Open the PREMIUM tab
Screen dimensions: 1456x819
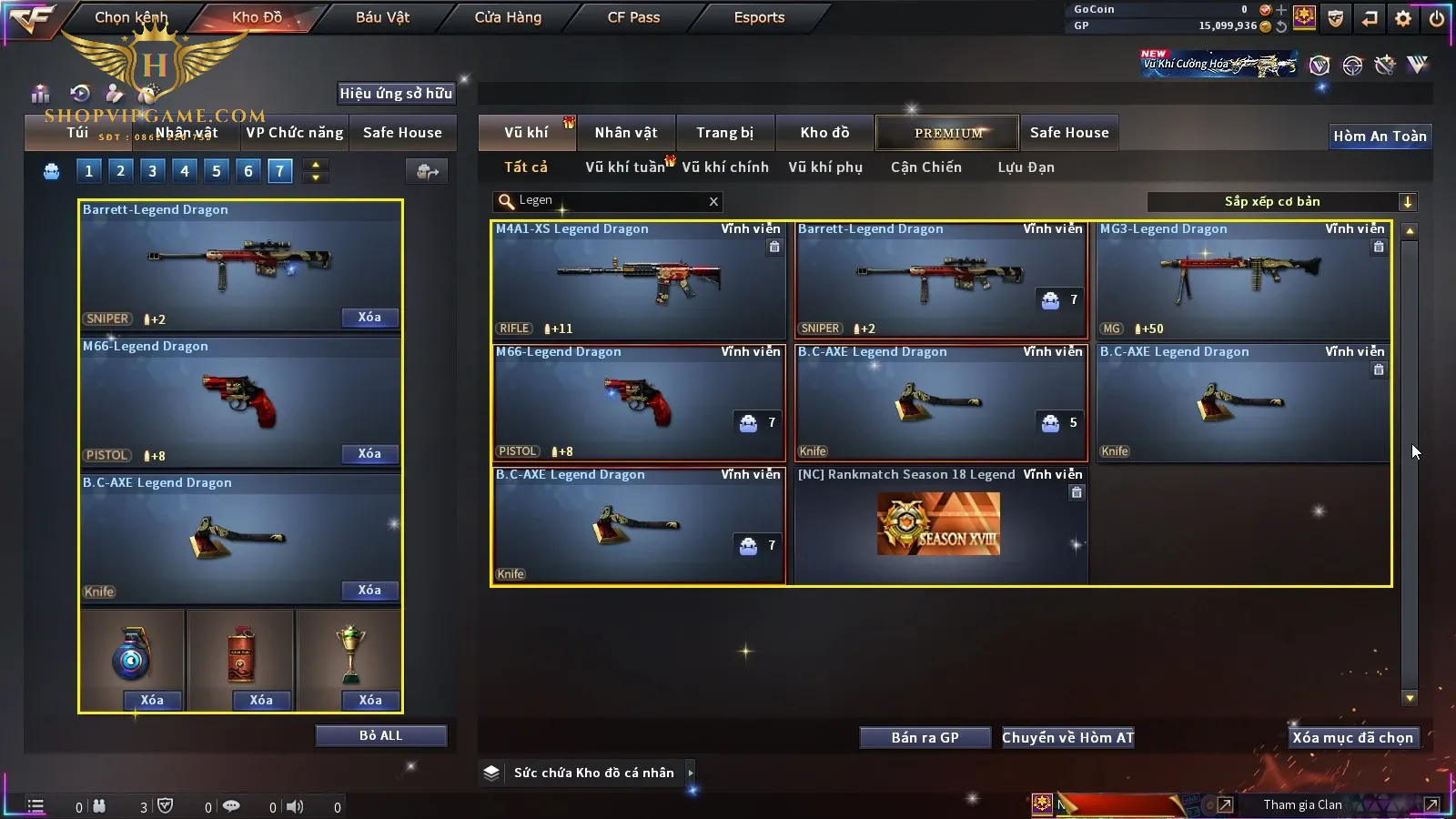pyautogui.click(x=947, y=133)
